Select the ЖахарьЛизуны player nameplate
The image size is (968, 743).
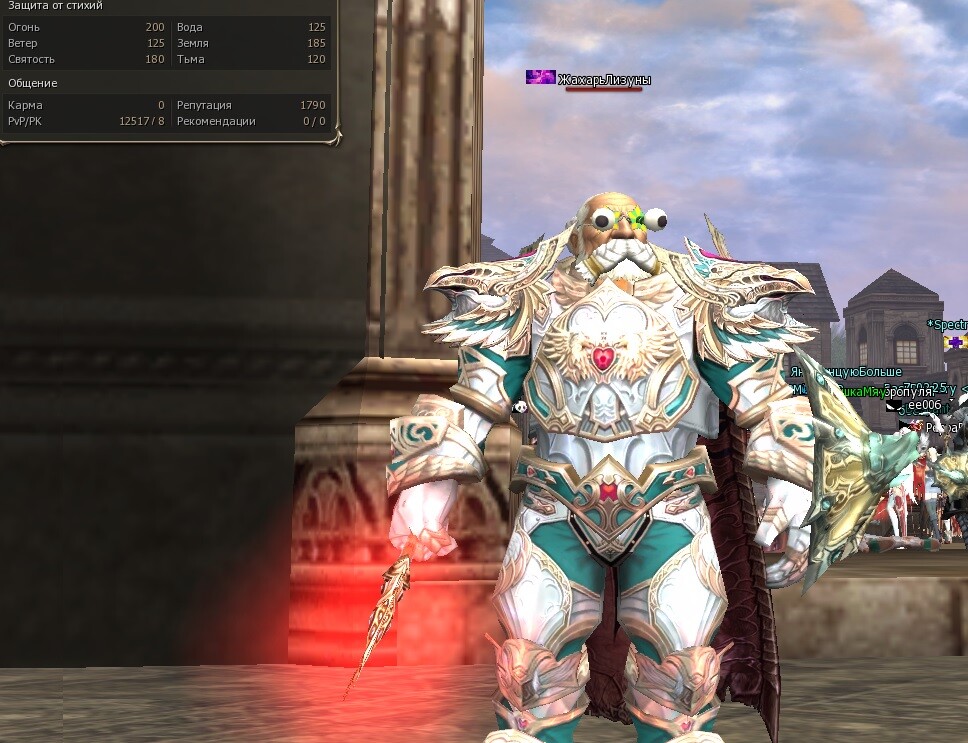click(x=604, y=80)
